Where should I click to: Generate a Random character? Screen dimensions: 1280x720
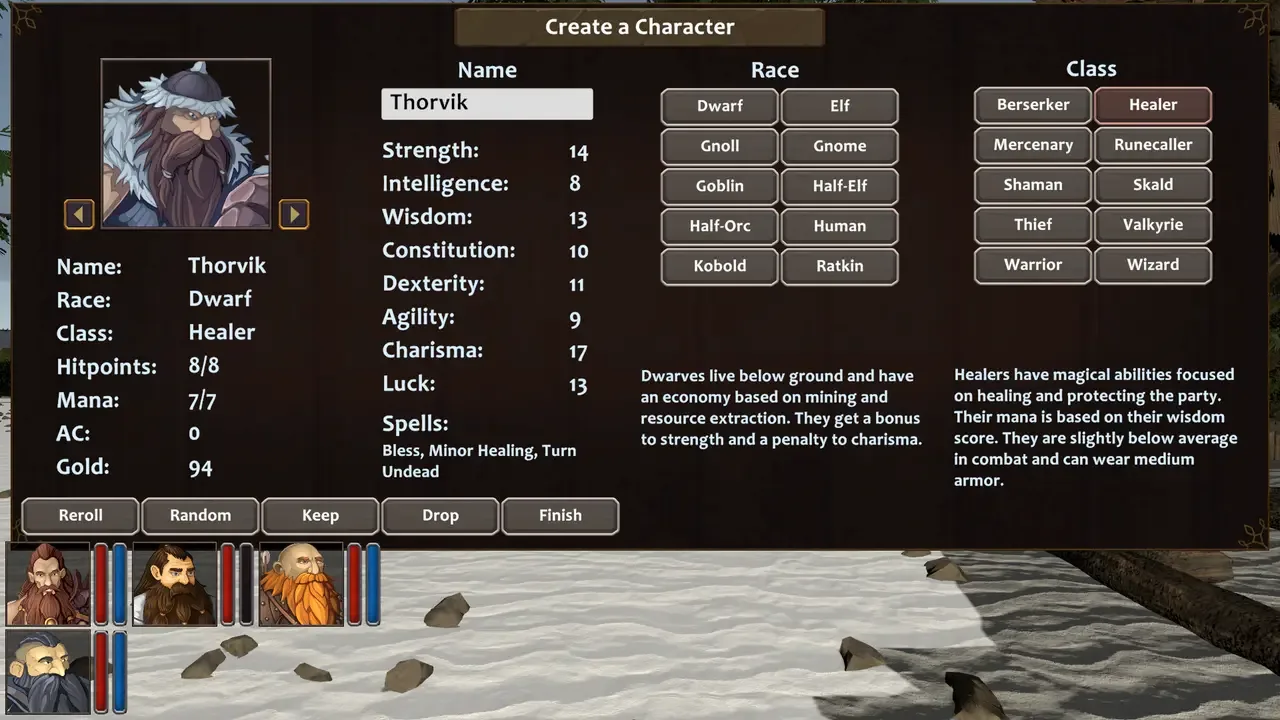(200, 516)
